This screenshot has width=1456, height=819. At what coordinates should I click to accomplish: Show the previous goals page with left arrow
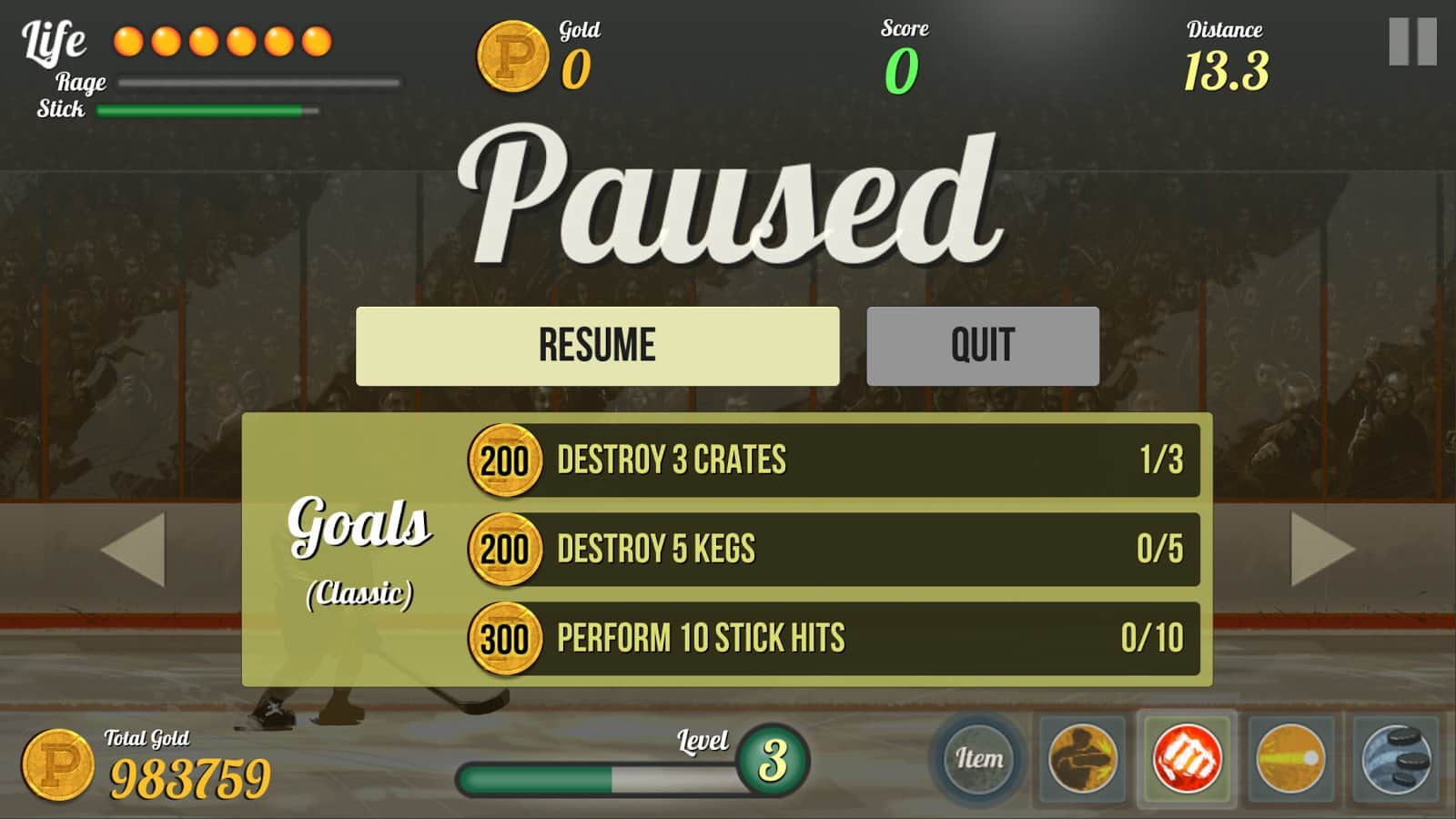[x=134, y=549]
